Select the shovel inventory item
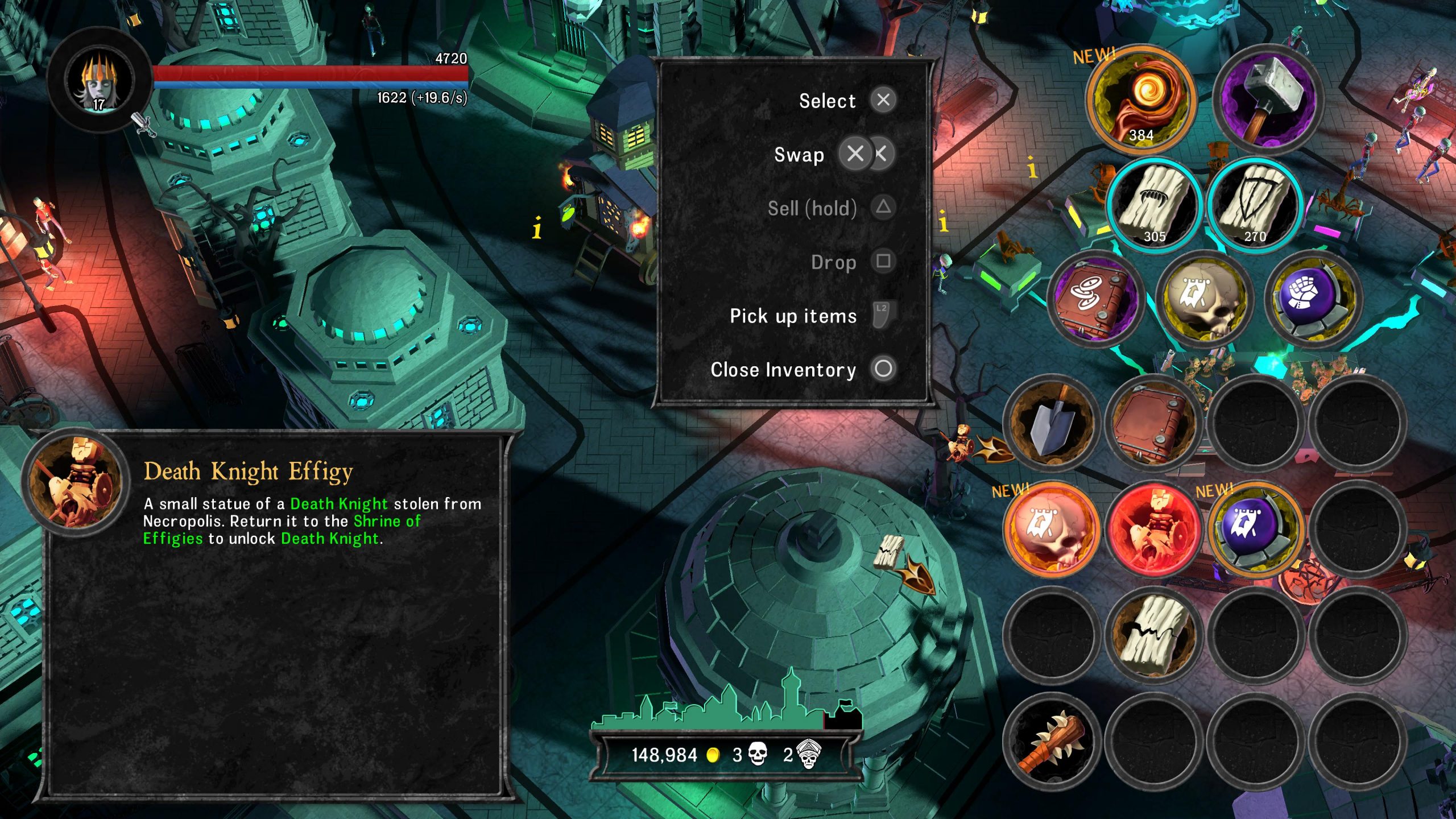1456x819 pixels. click(1051, 422)
